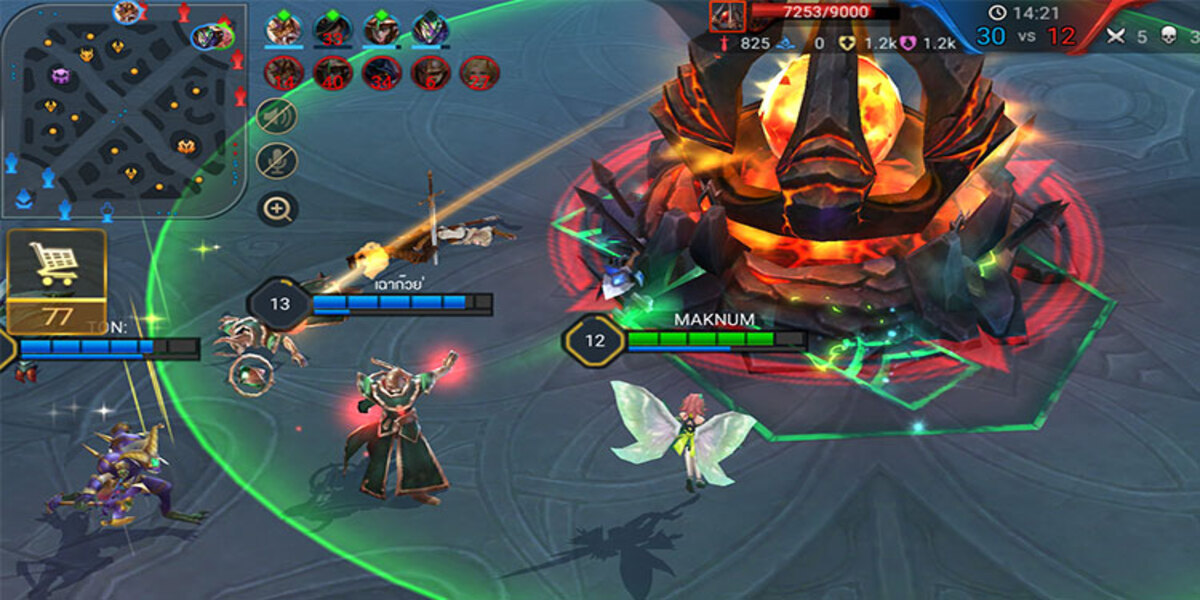The height and width of the screenshot is (600, 1200).
Task: Select the purple-masked ally hero portrait
Action: tap(431, 28)
